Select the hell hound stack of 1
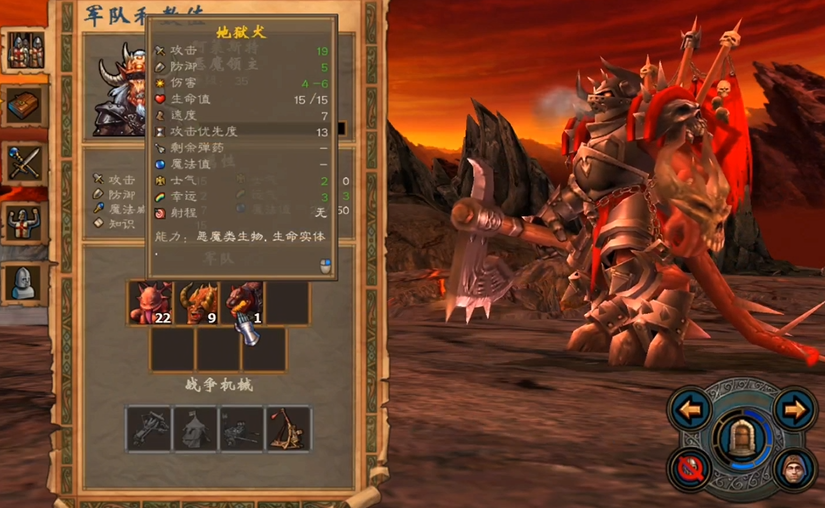 coord(242,303)
